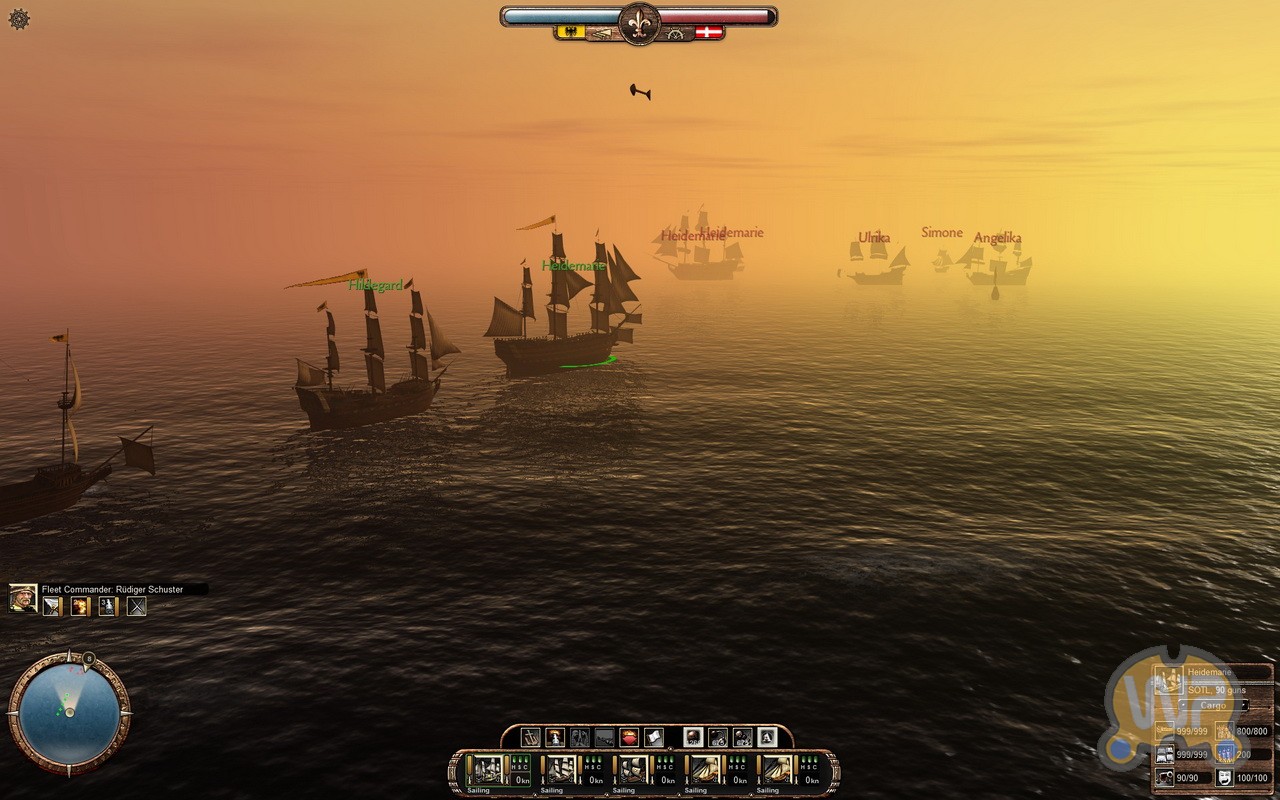
Task: Activate the fiery explosion commander ability
Action: [x=79, y=606]
